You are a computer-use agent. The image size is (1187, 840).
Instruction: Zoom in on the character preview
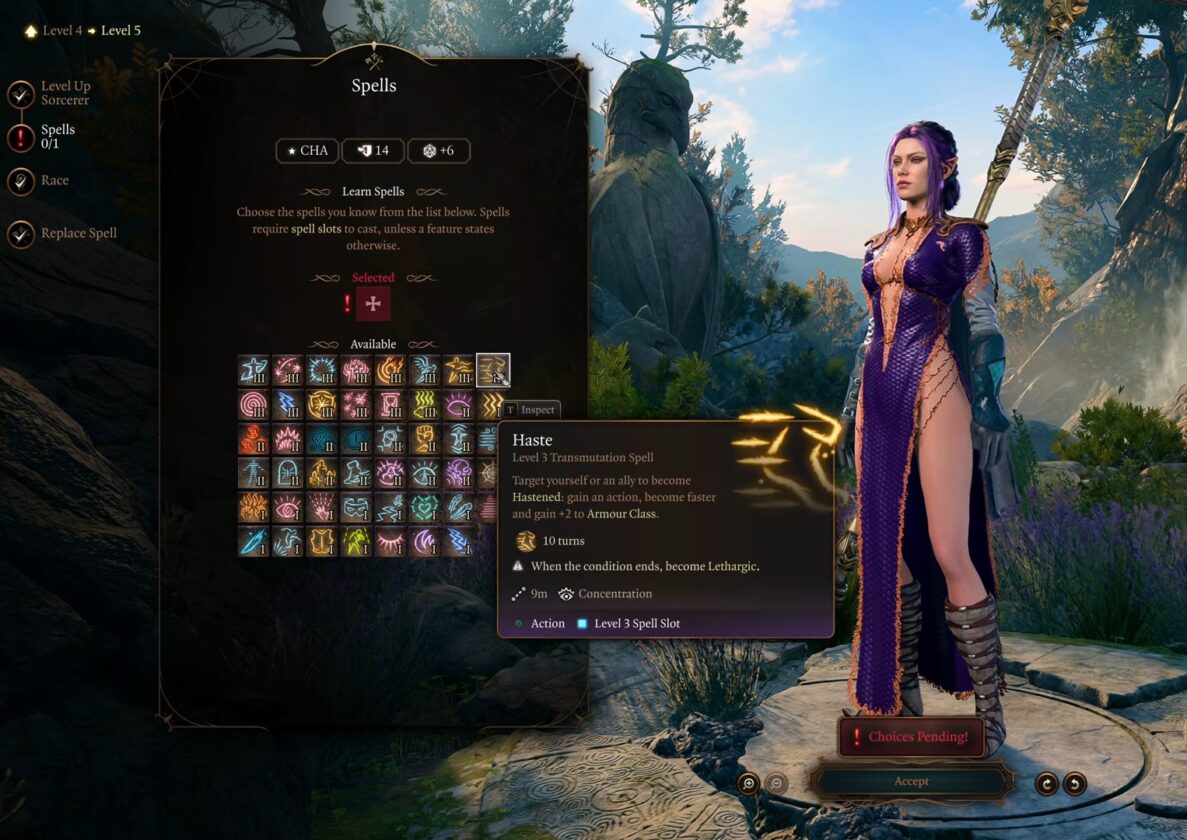[x=749, y=783]
